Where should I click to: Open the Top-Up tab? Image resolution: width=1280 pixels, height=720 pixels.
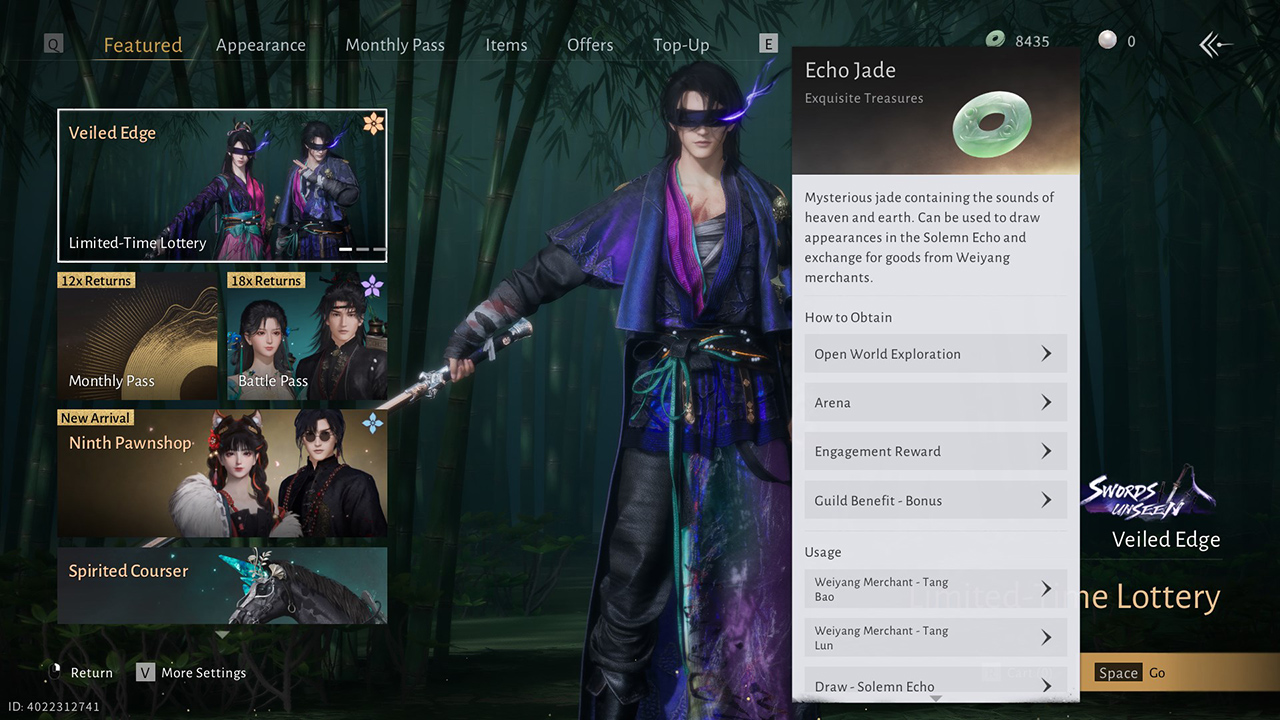pos(681,44)
